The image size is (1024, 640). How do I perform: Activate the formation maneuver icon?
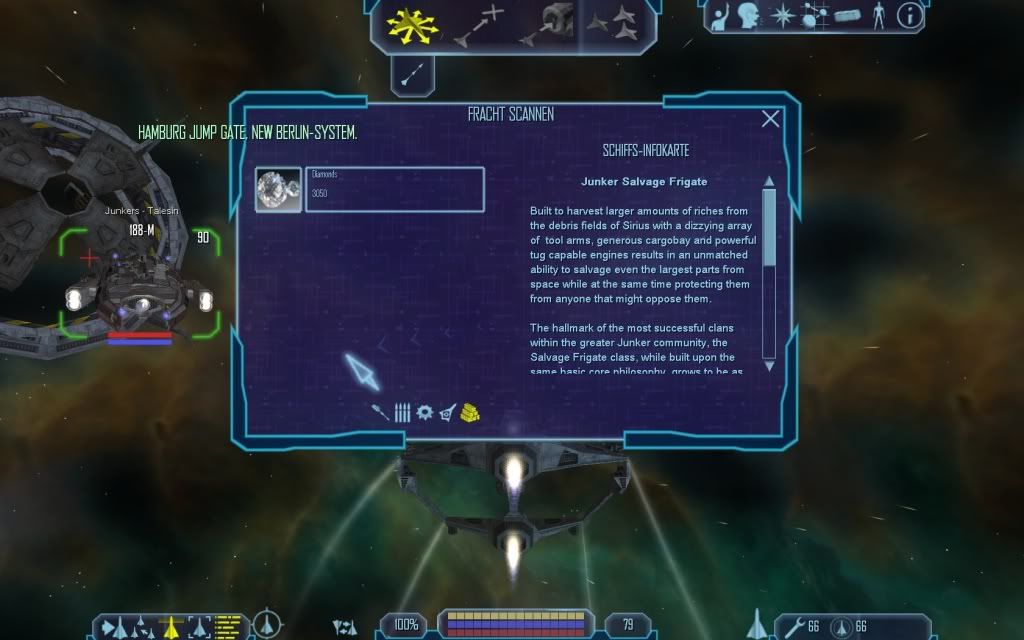(611, 24)
